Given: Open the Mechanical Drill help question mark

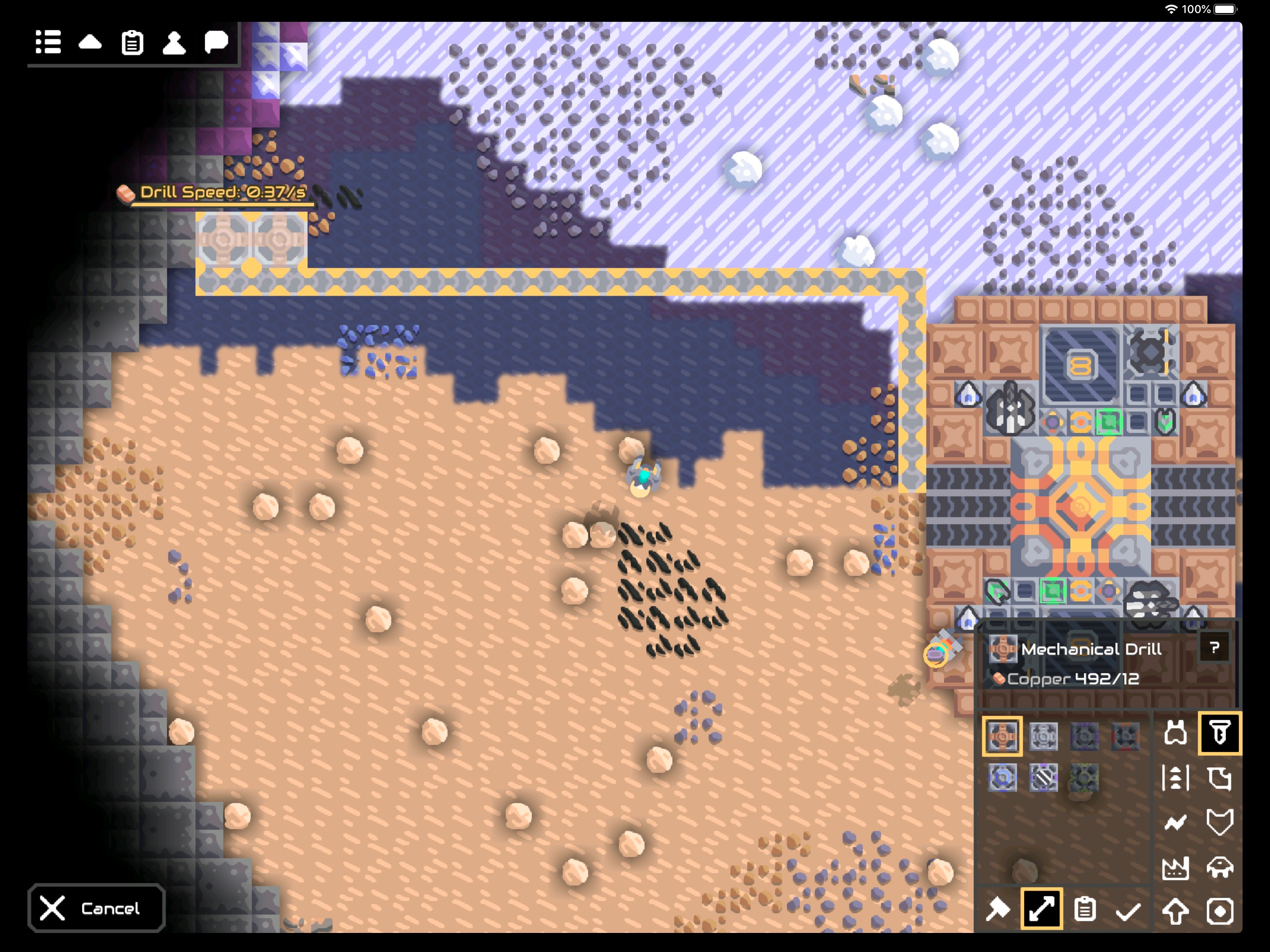Looking at the screenshot, I should coord(1214,648).
